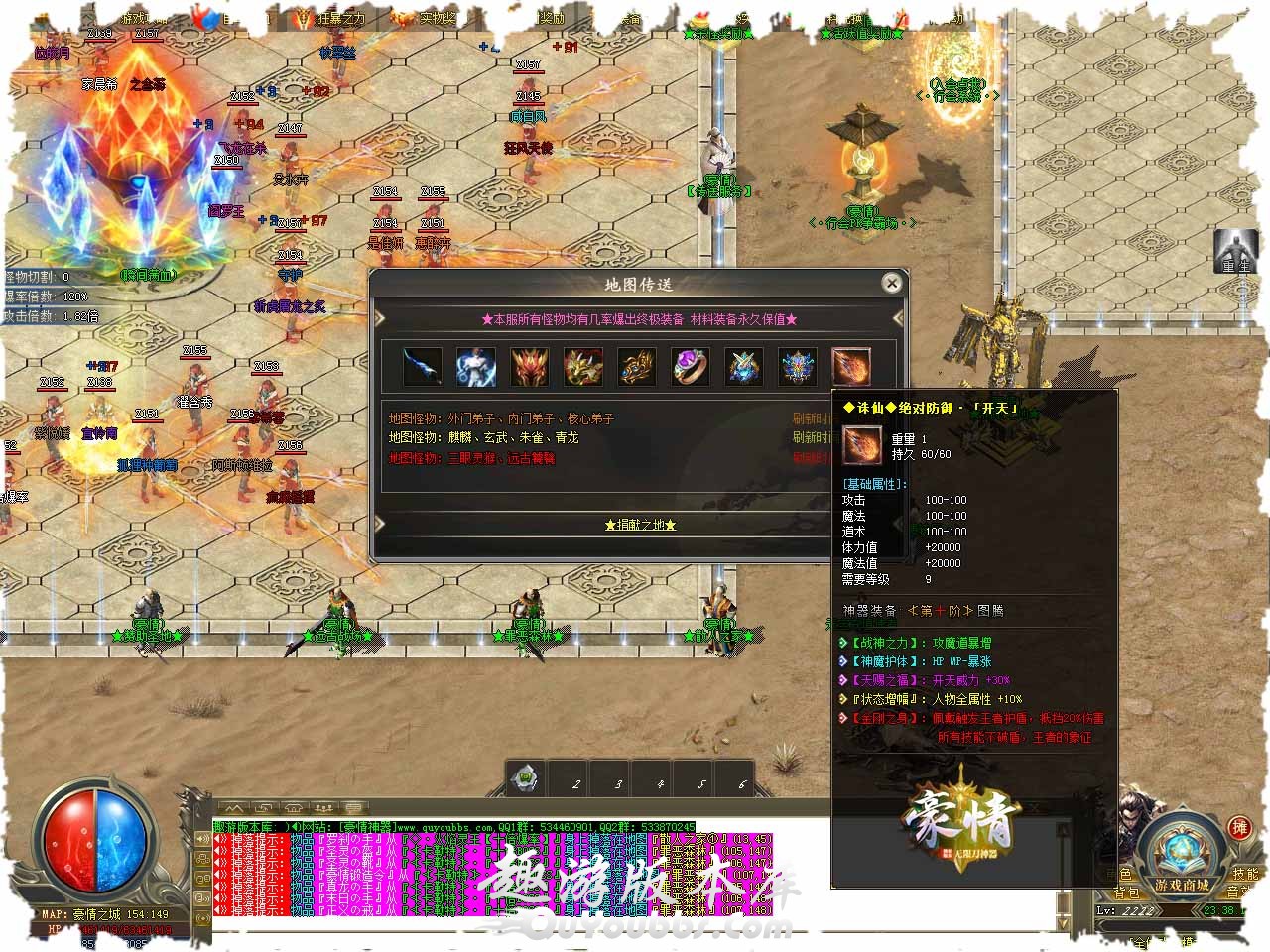Select the golden bracelet item icon
Viewport: 1270px width, 952px height.
(637, 367)
